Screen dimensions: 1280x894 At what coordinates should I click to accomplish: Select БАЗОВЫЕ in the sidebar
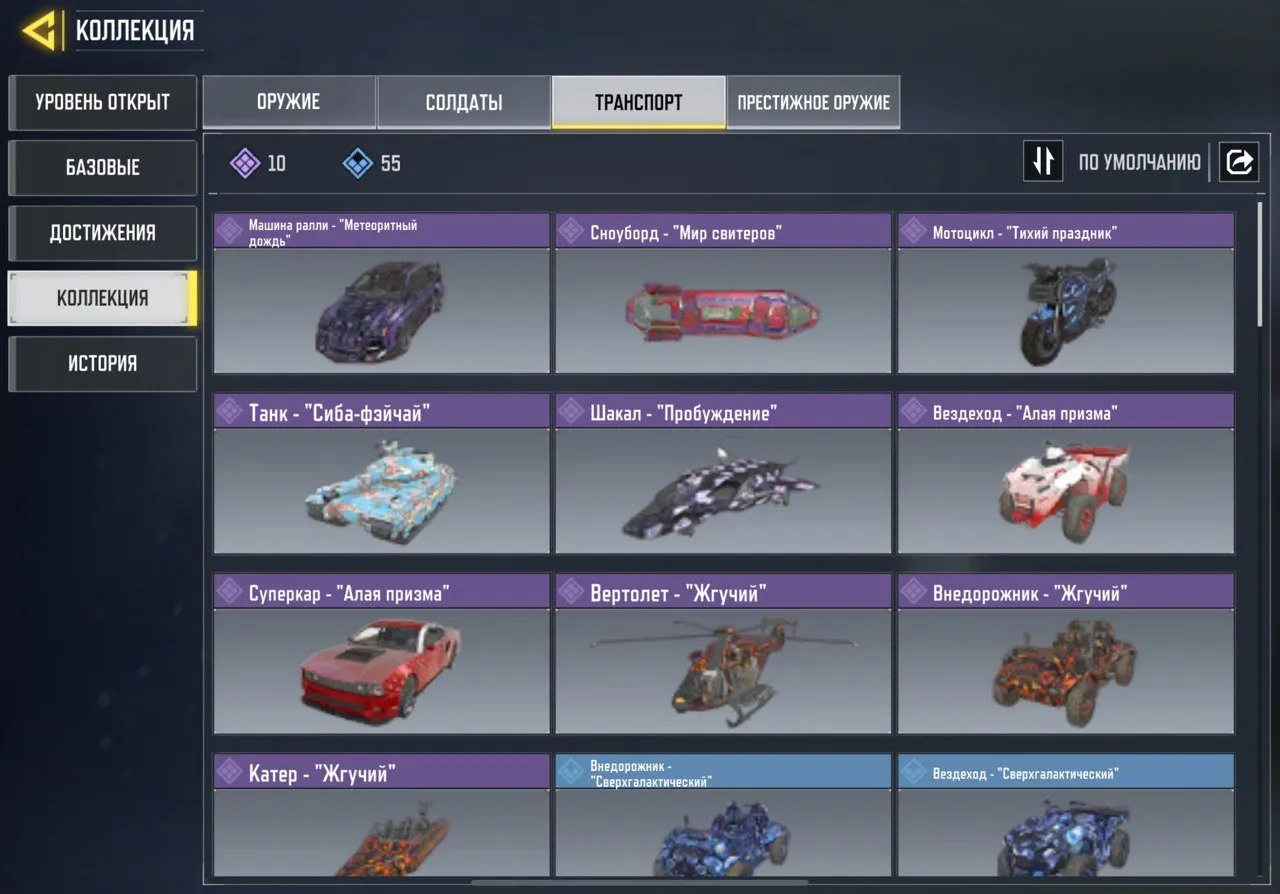click(x=102, y=167)
